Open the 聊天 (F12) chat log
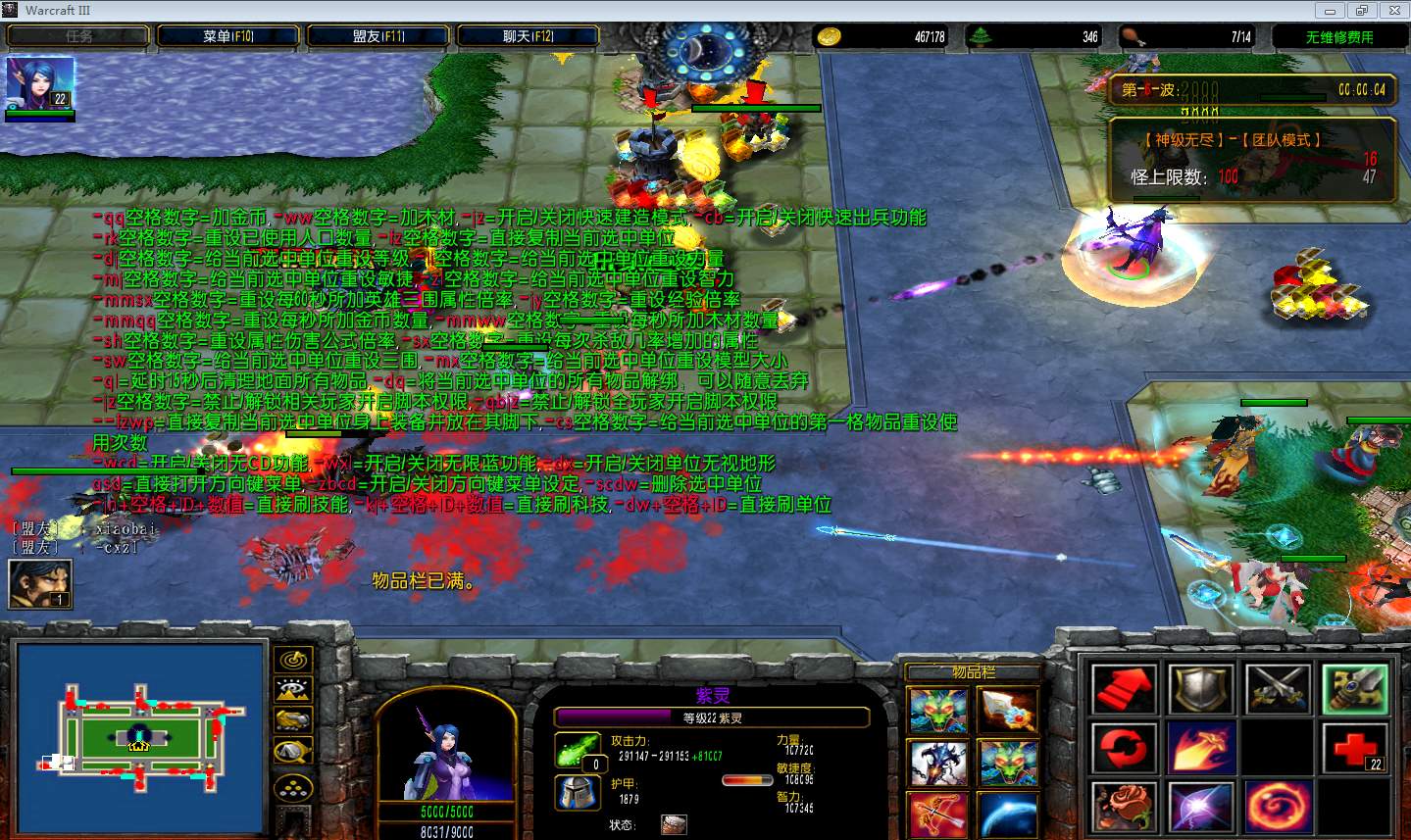The width and height of the screenshot is (1411, 840). point(528,36)
